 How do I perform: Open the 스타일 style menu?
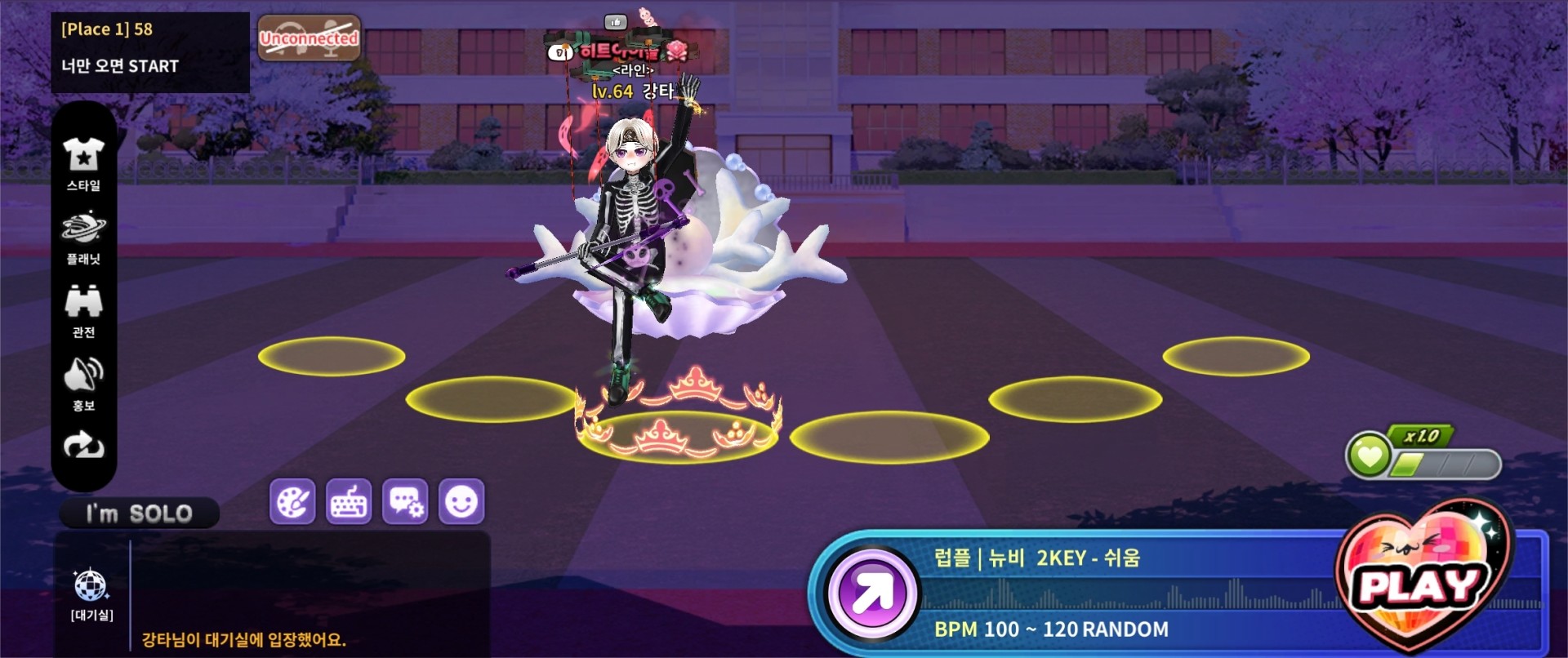coord(83,163)
